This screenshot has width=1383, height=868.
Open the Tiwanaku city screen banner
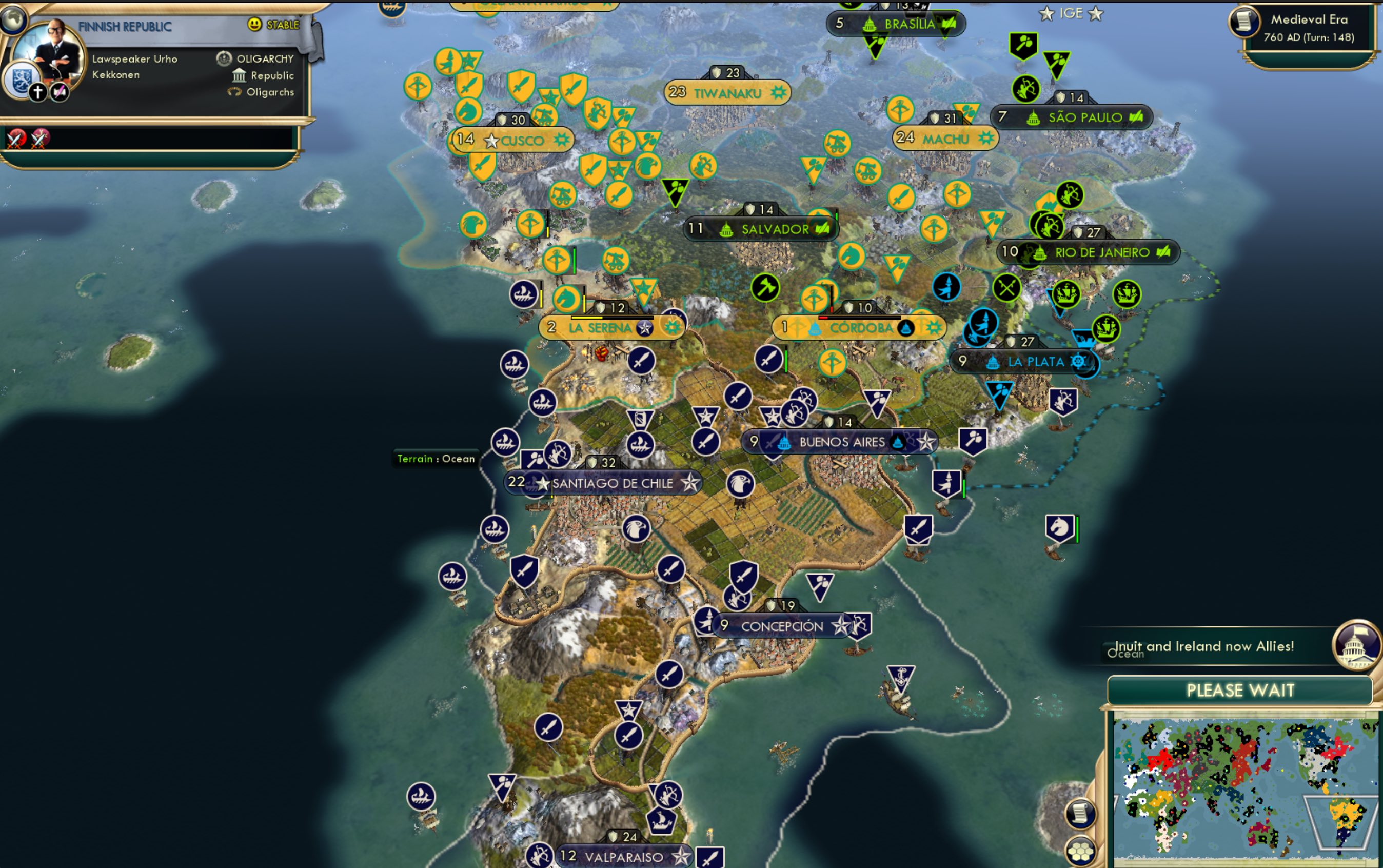(x=729, y=93)
